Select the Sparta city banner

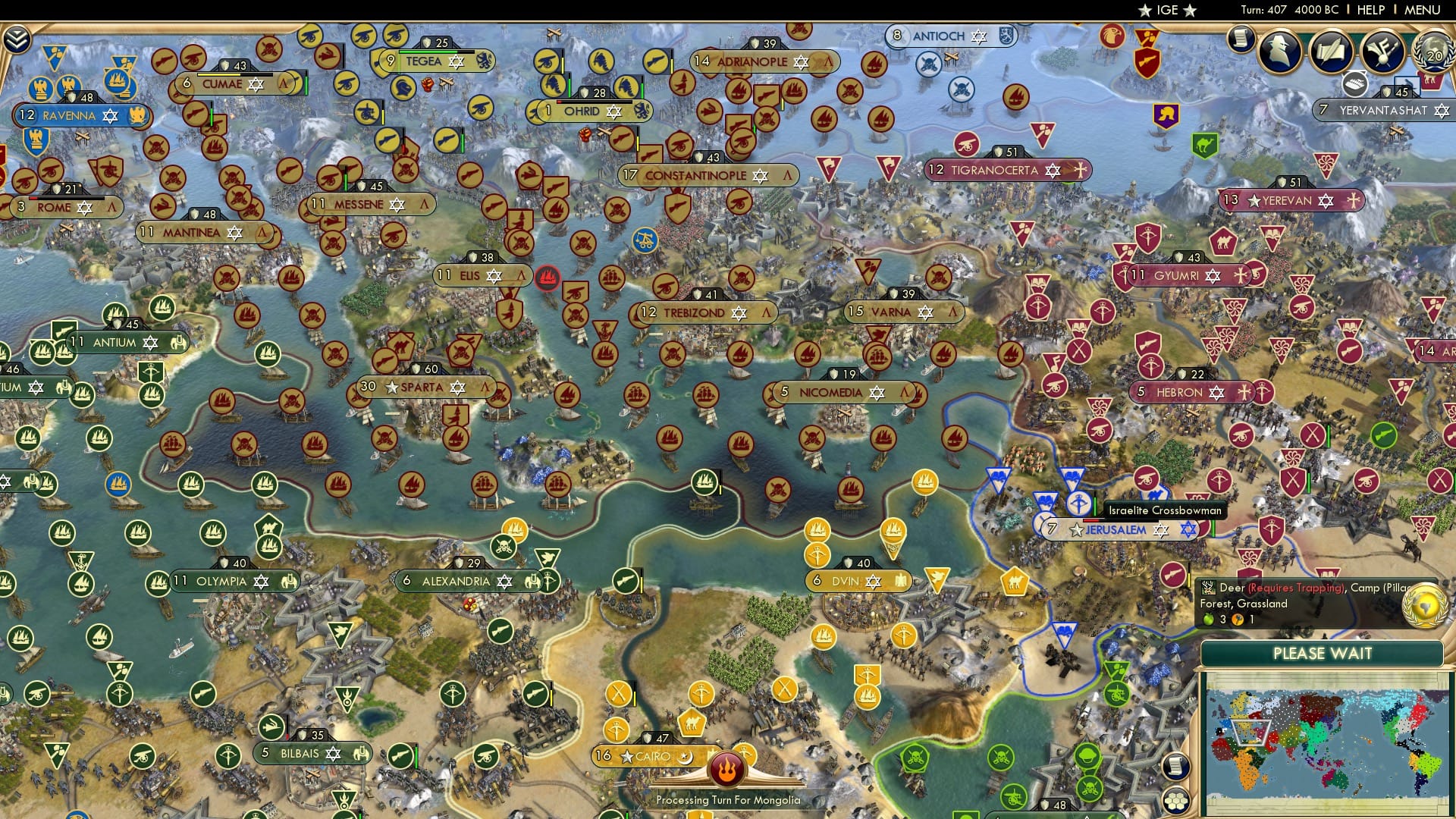425,387
